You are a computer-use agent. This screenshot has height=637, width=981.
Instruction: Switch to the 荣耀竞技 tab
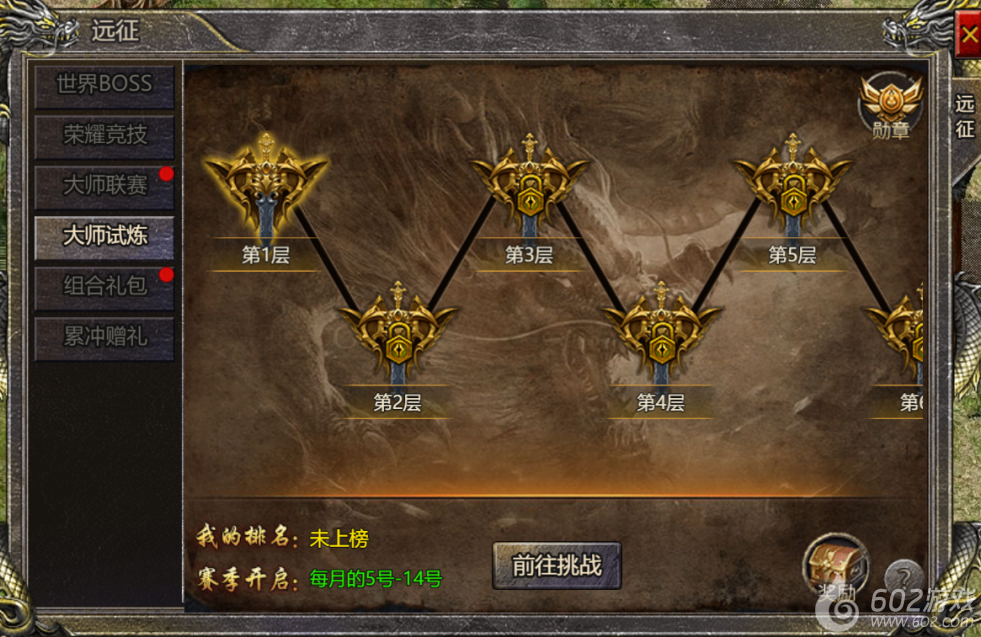[x=104, y=135]
